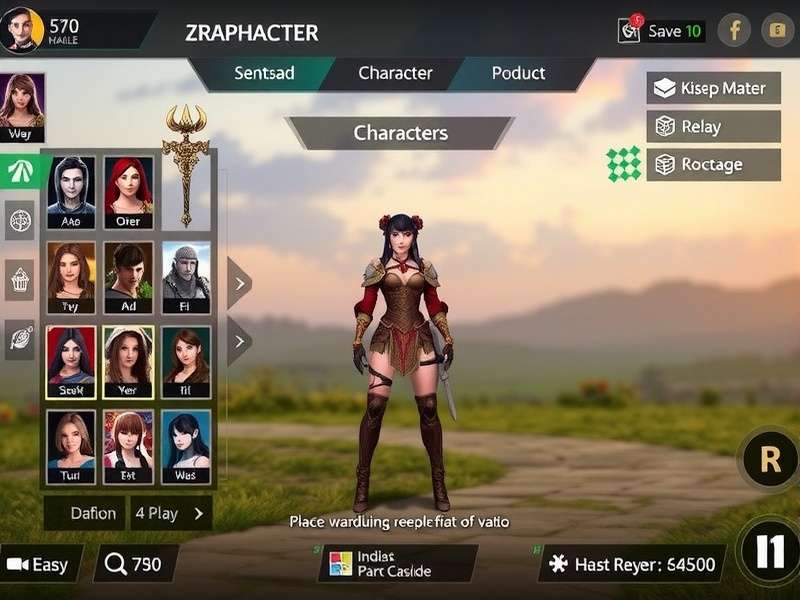Open the Hast Reyer panel

click(x=632, y=564)
